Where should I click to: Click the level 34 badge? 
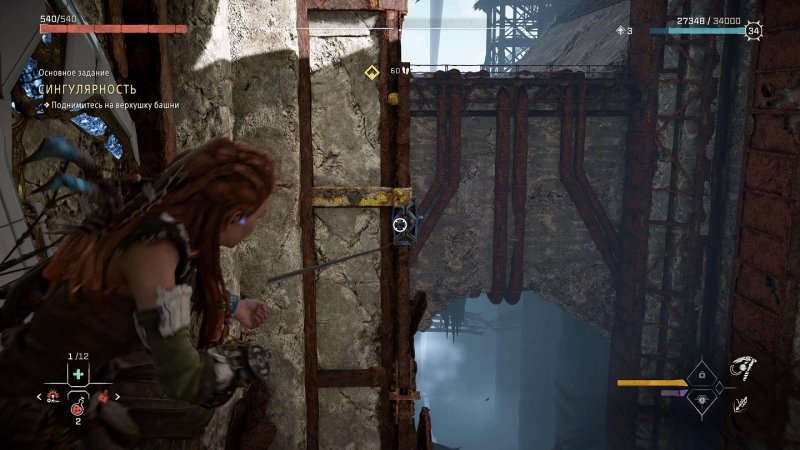754,31
